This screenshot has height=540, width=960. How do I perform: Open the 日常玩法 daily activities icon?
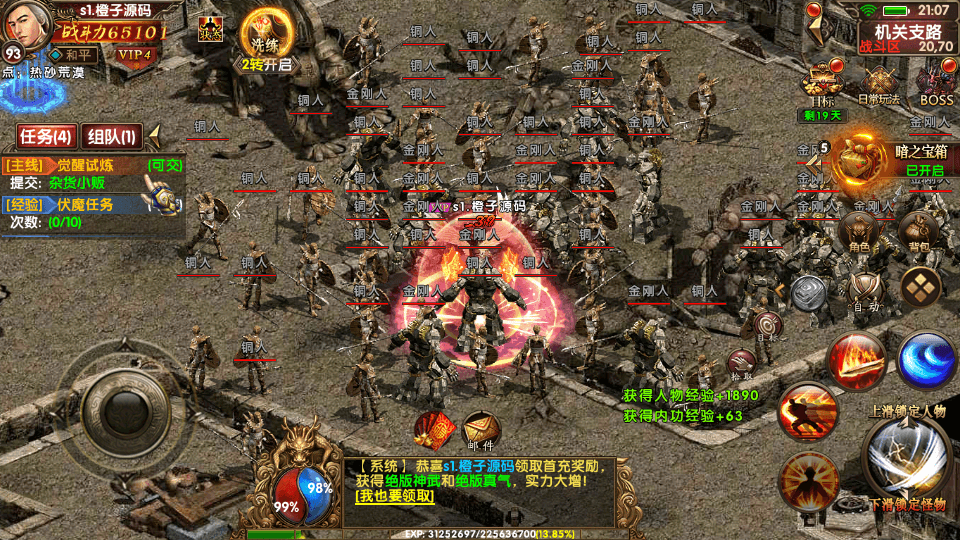click(x=880, y=84)
